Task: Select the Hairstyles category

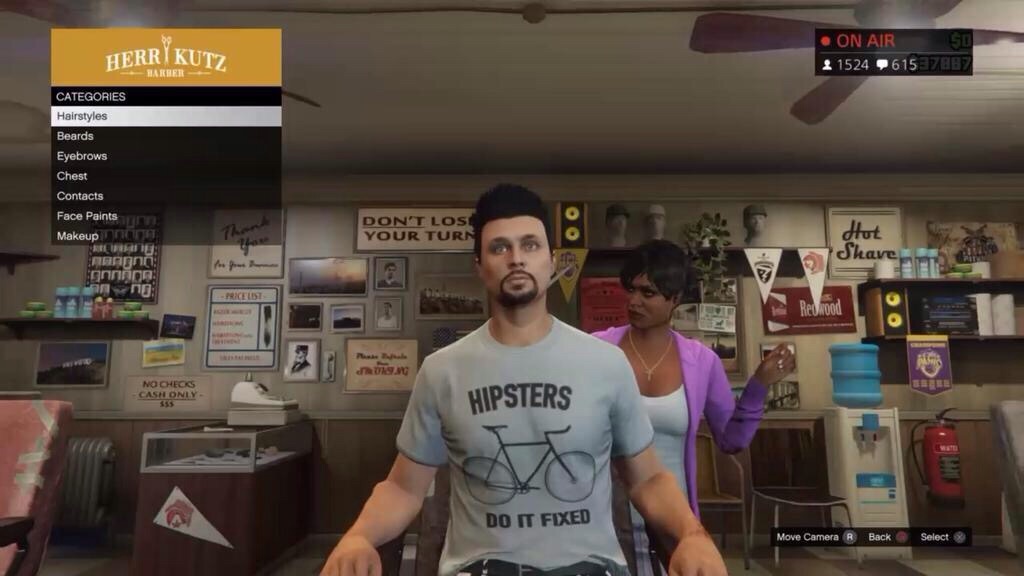Action: pos(165,116)
